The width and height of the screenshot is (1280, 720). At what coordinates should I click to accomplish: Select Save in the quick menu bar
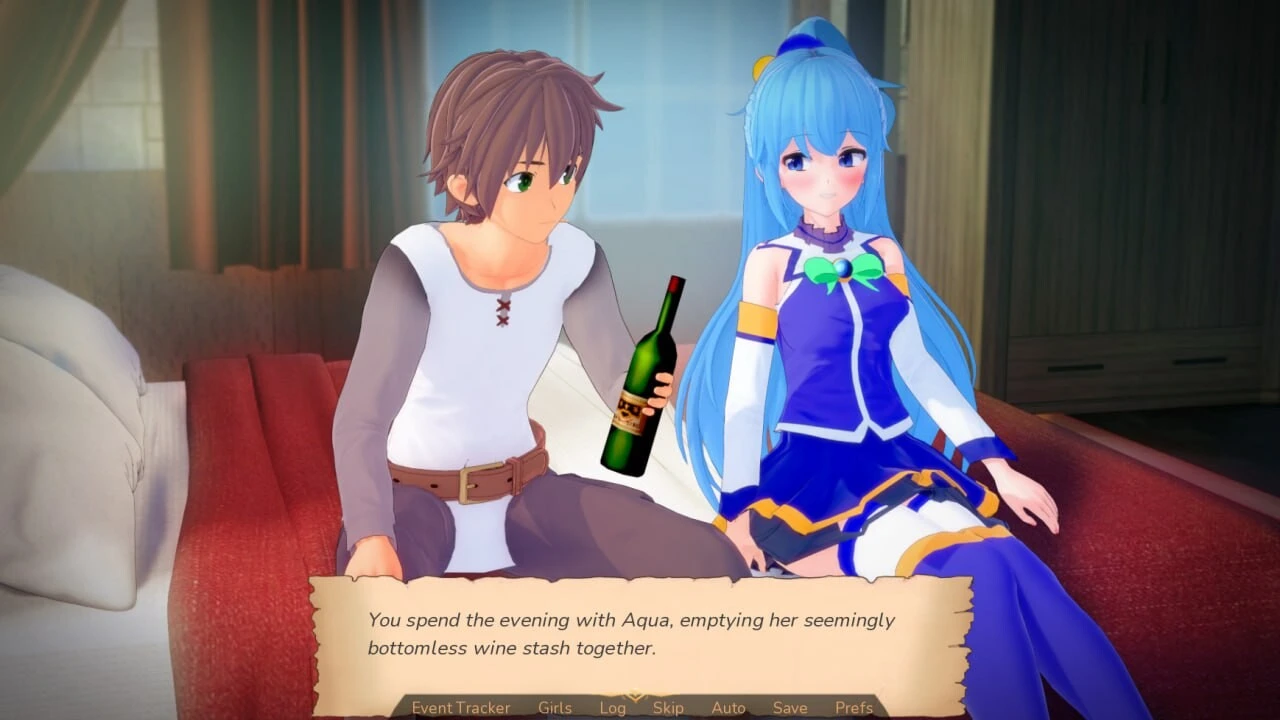790,707
